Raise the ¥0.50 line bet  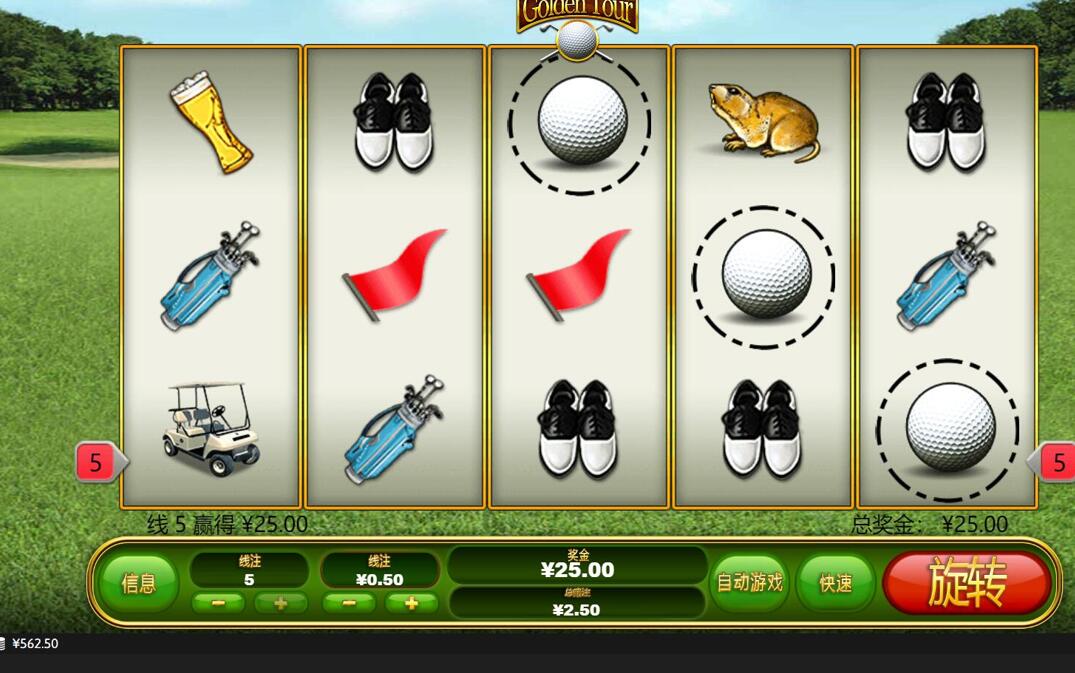(x=411, y=603)
